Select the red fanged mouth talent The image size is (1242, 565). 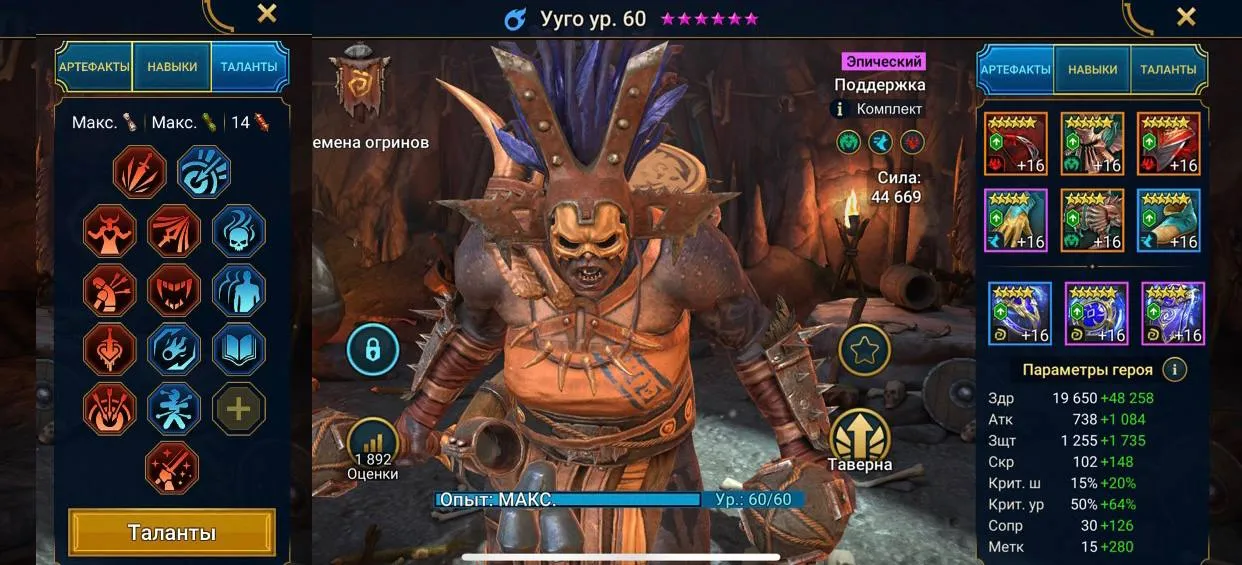point(173,290)
